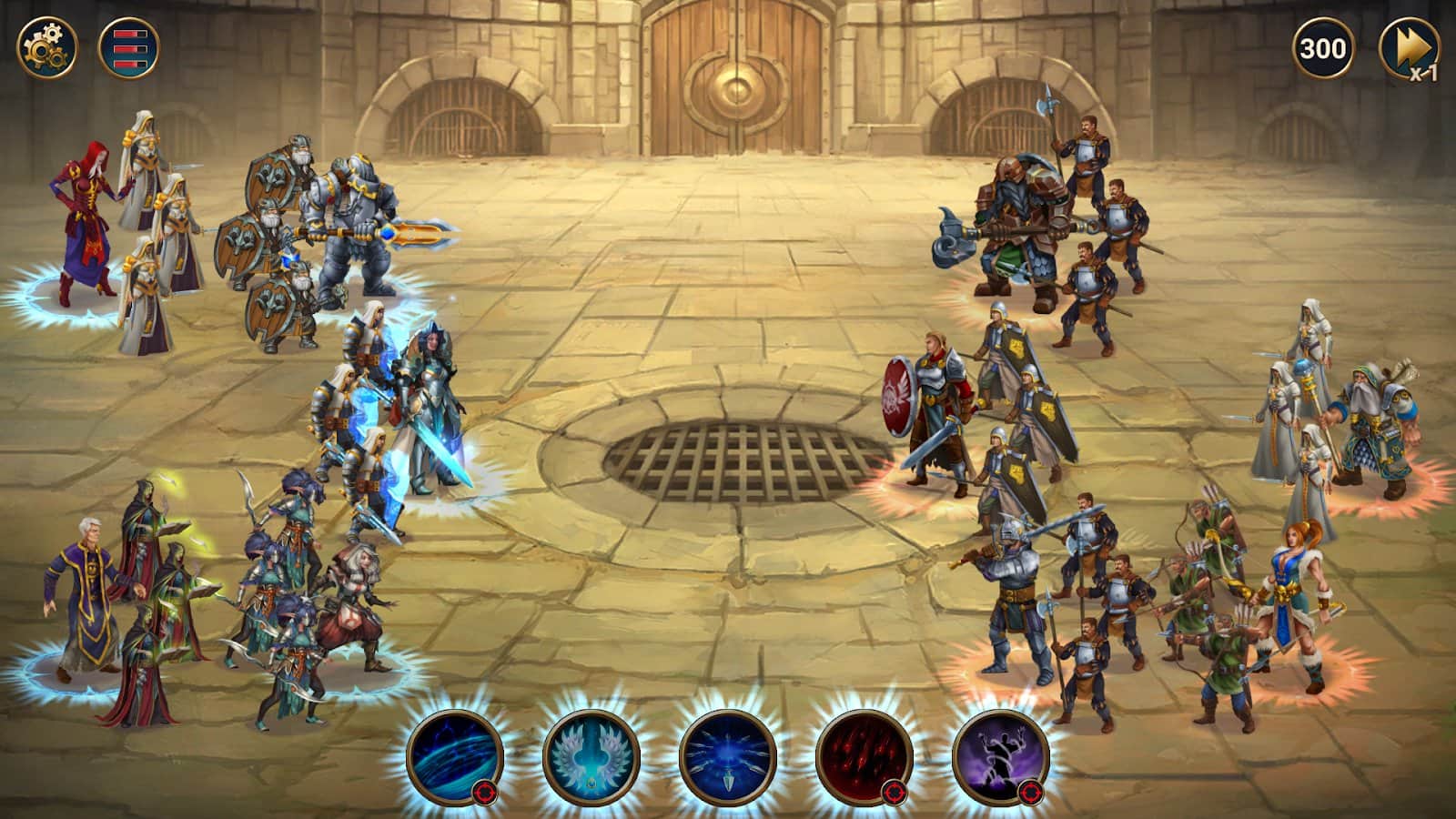Activate the red blood rain ability
Image resolution: width=1456 pixels, height=819 pixels.
(864, 758)
